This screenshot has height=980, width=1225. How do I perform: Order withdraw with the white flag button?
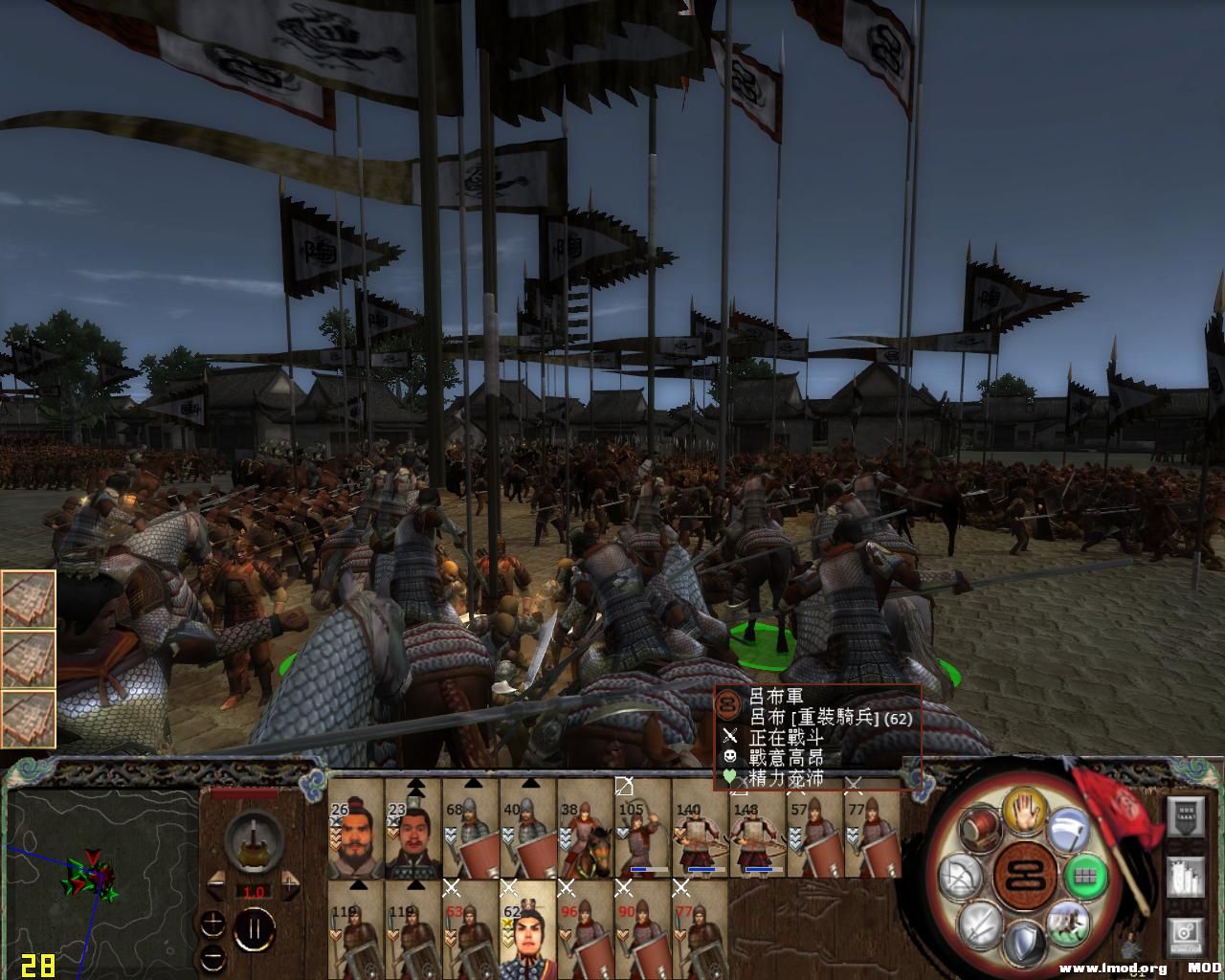[1067, 831]
